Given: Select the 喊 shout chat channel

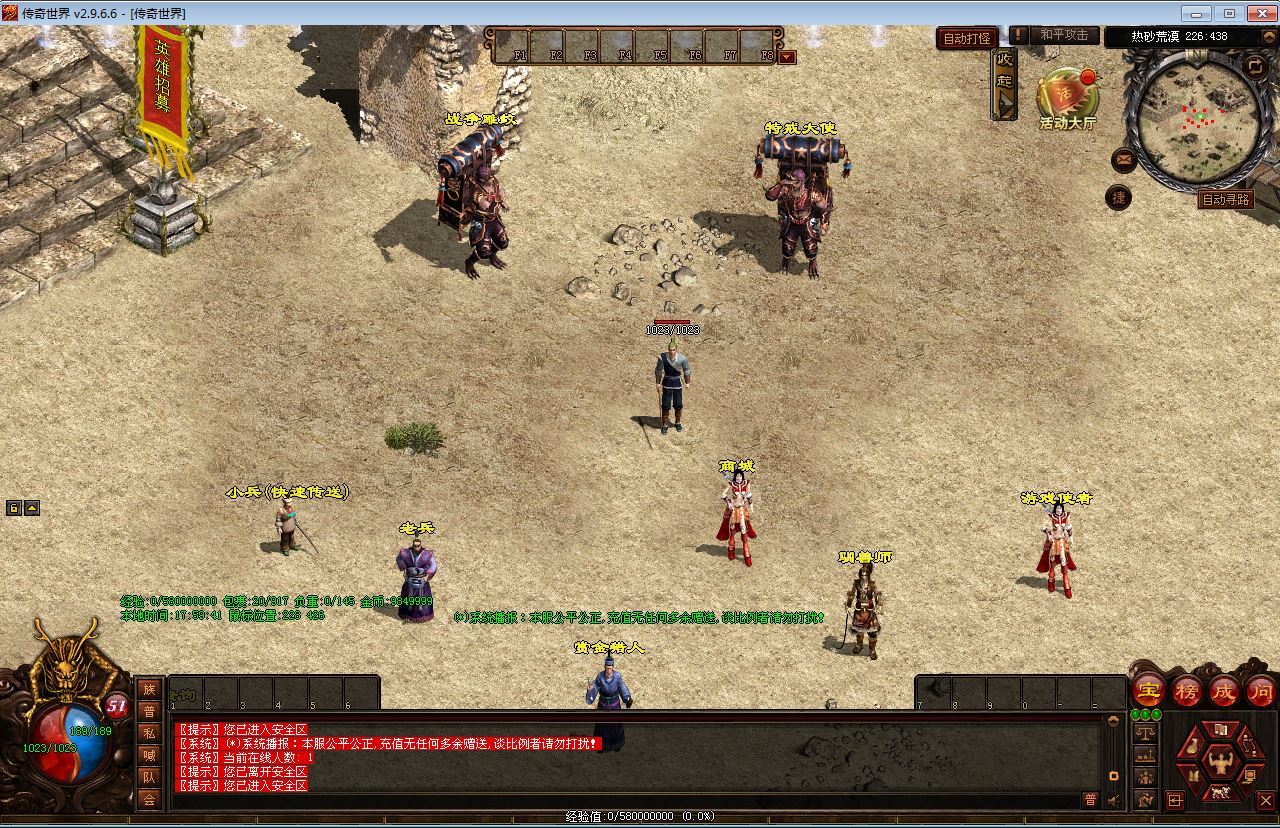Looking at the screenshot, I should pyautogui.click(x=149, y=755).
